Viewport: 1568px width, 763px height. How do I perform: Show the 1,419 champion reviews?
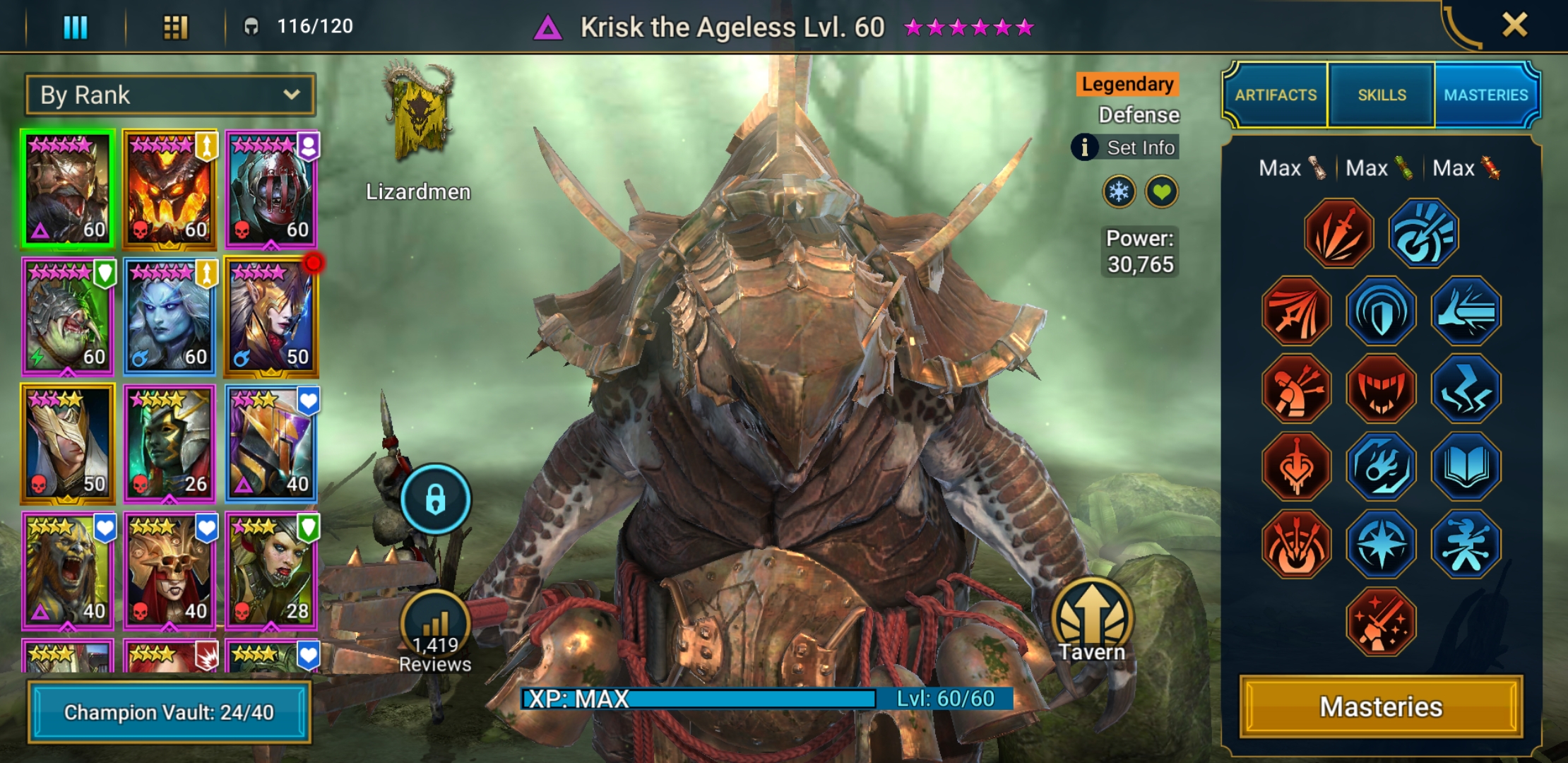pyautogui.click(x=434, y=633)
